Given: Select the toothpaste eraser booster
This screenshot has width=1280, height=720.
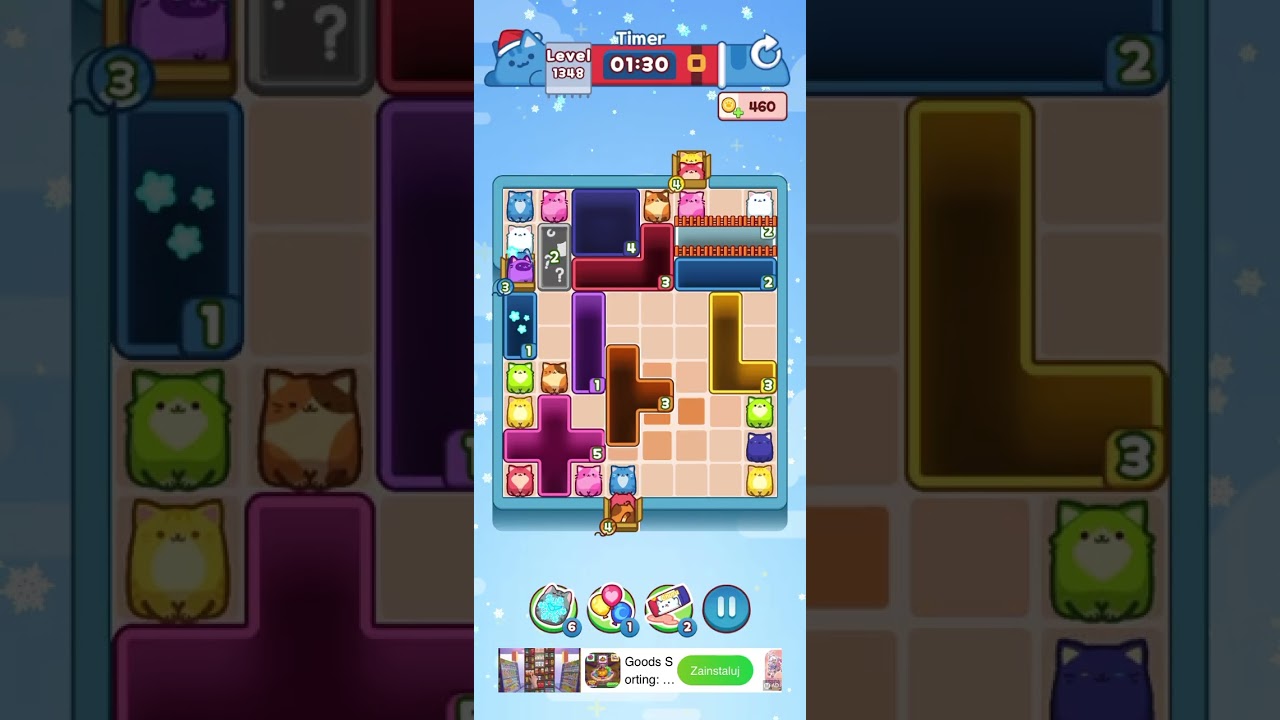Looking at the screenshot, I should tap(668, 605).
